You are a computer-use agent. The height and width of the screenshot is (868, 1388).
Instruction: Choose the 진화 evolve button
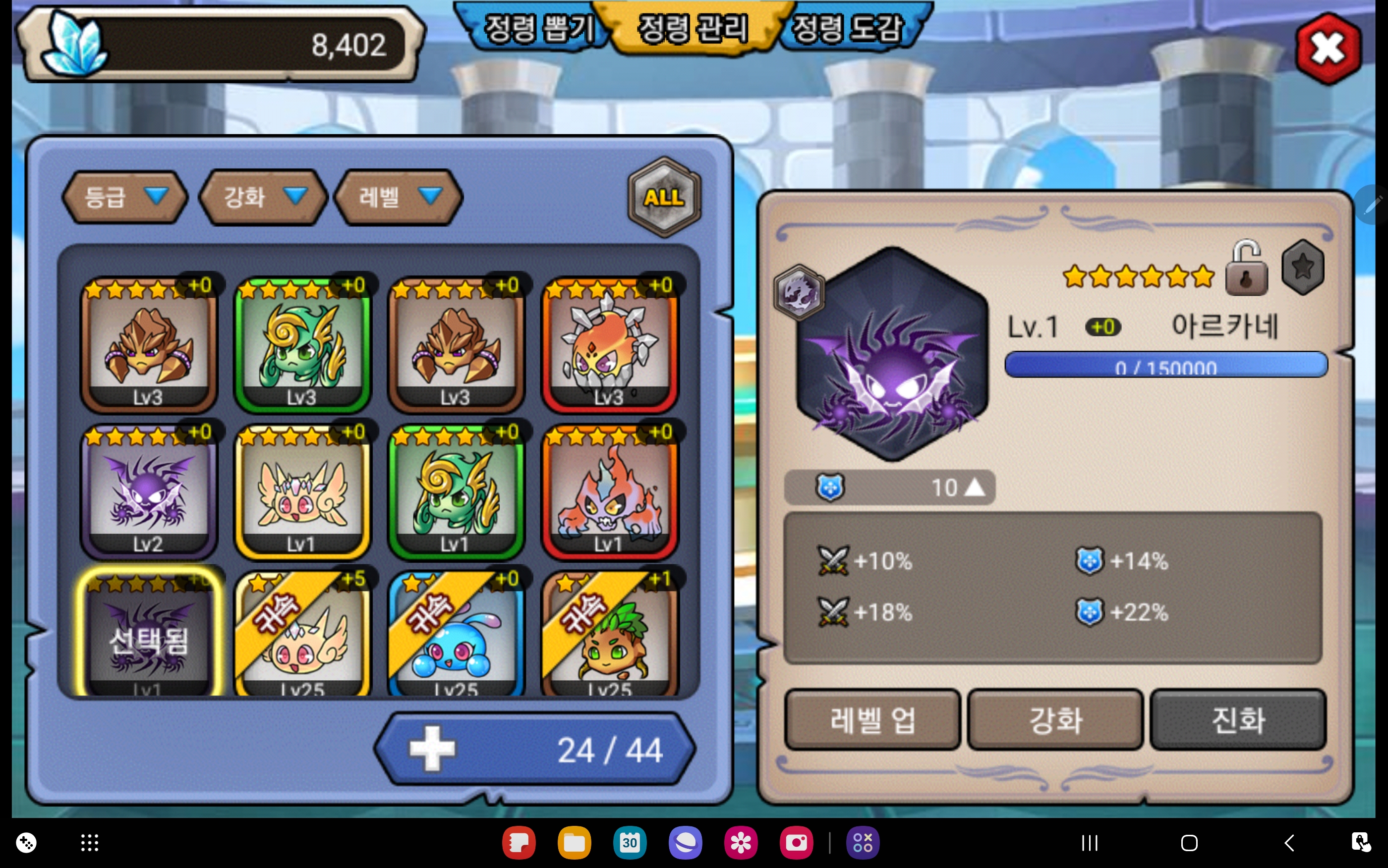point(1237,719)
